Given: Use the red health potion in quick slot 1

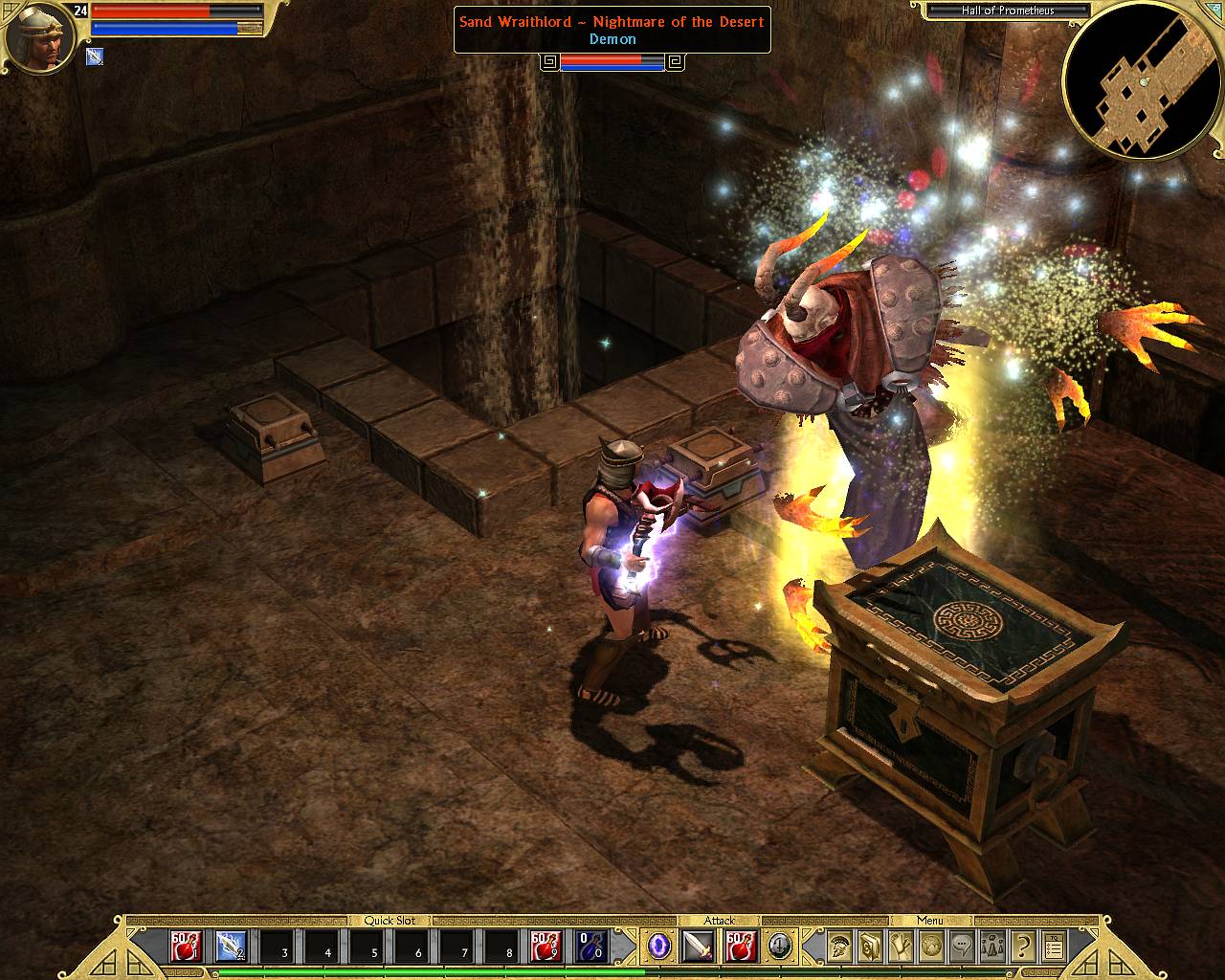Looking at the screenshot, I should coord(186,946).
